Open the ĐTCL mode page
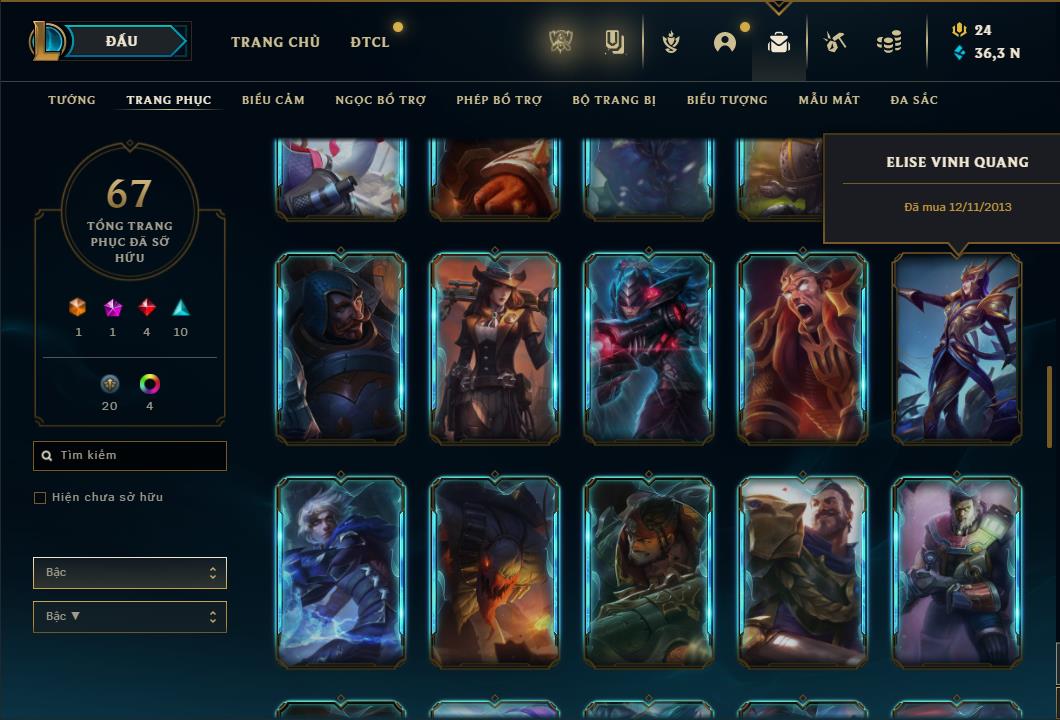The height and width of the screenshot is (720, 1060). [370, 42]
